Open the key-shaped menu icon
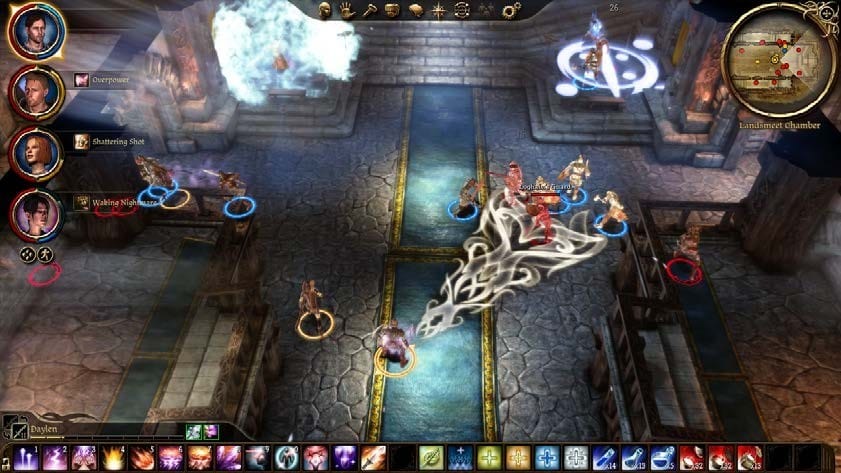Screen dimensions: 841x473 [370, 11]
